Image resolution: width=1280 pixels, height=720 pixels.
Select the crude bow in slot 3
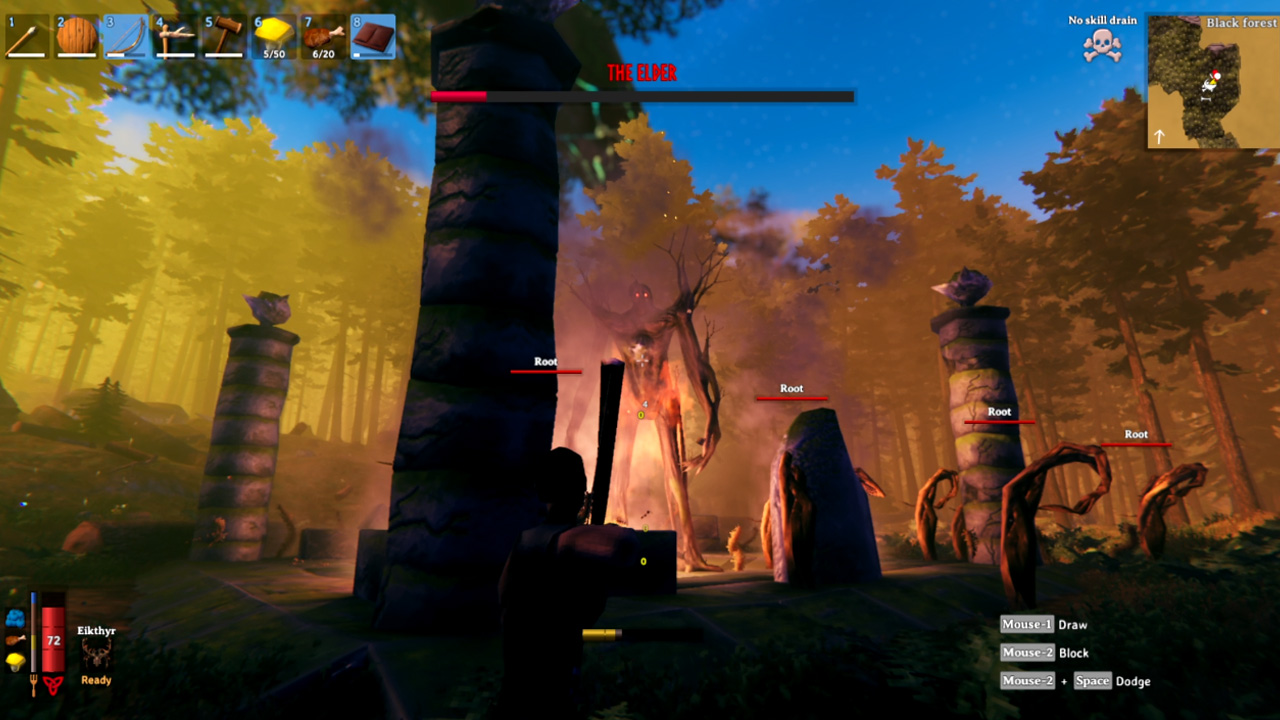pyautogui.click(x=124, y=36)
